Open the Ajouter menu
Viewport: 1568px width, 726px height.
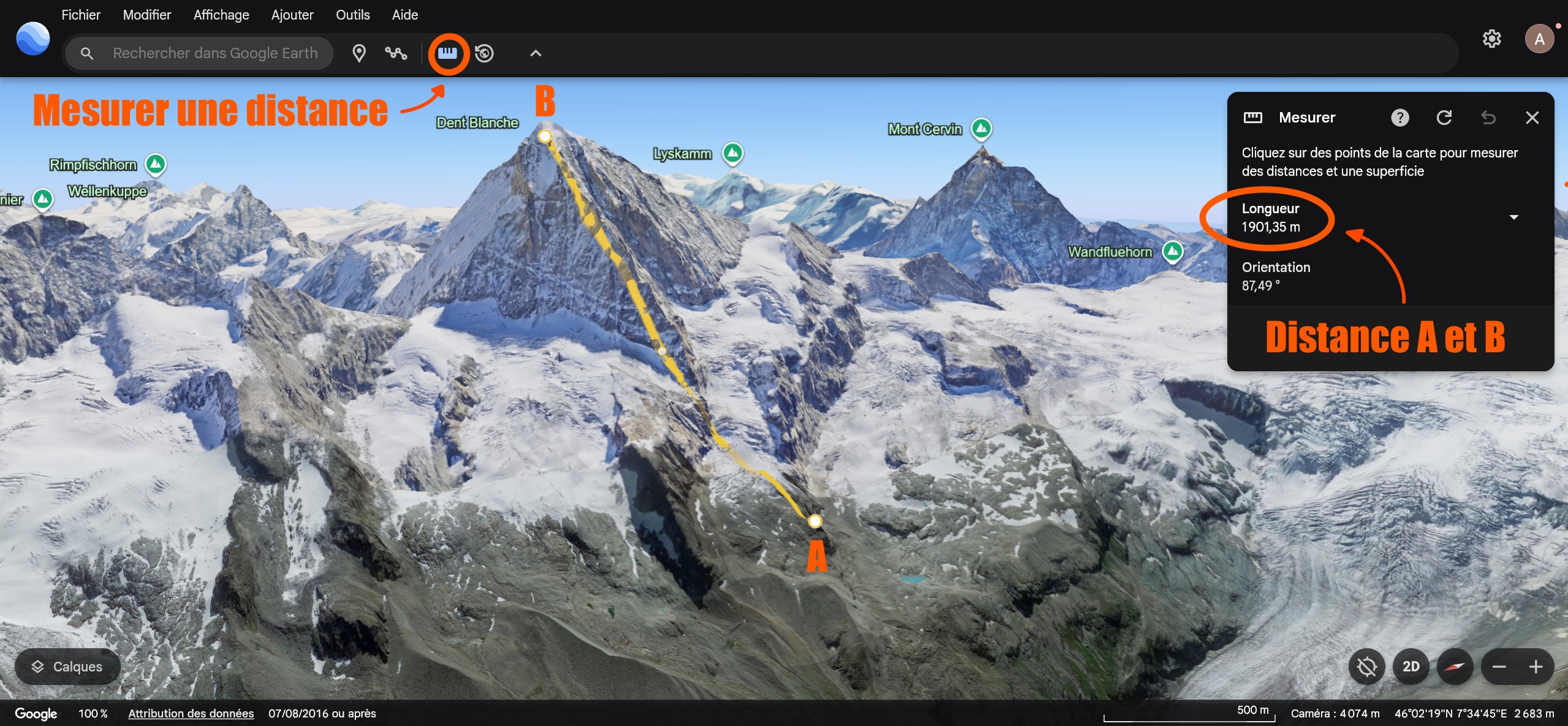click(x=292, y=15)
